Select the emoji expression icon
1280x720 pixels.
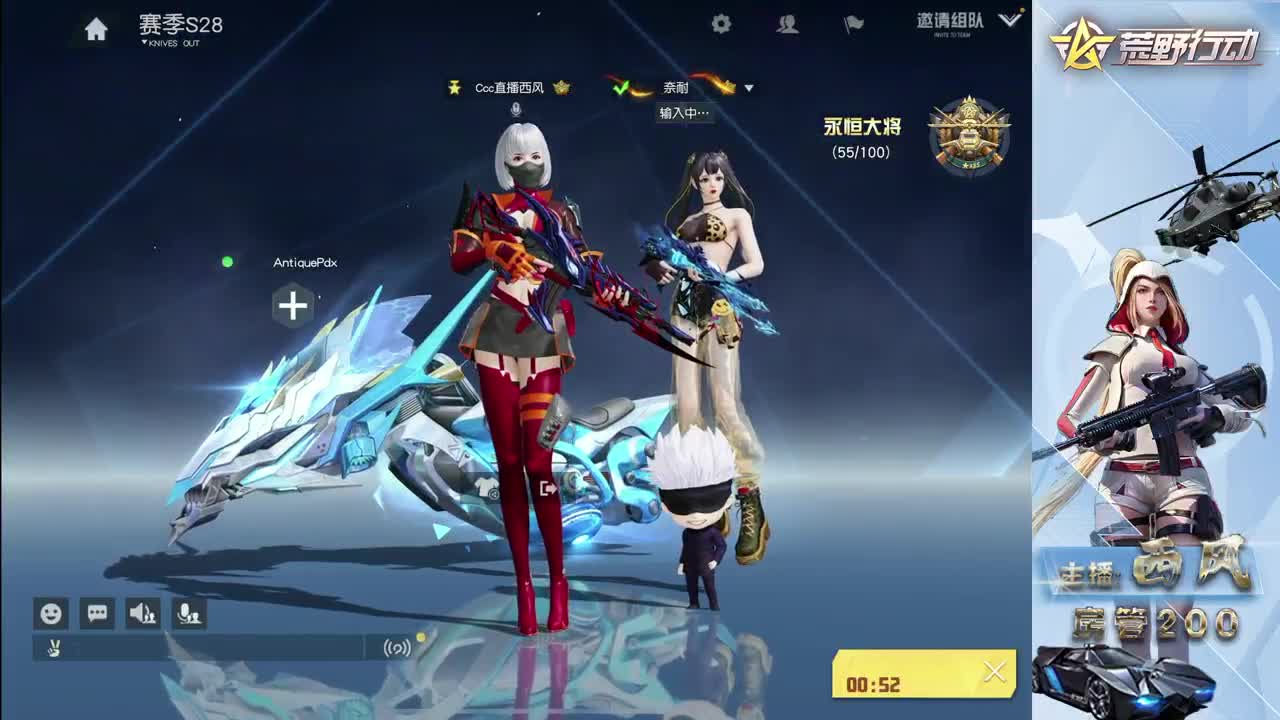pyautogui.click(x=50, y=614)
